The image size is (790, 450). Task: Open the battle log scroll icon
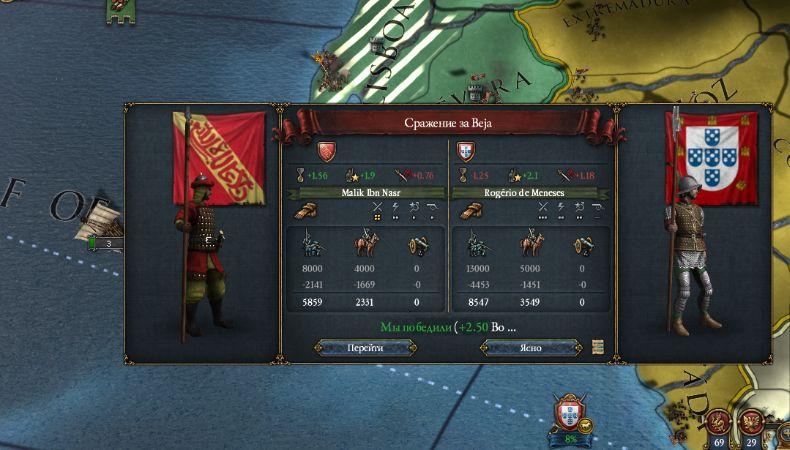pyautogui.click(x=598, y=347)
